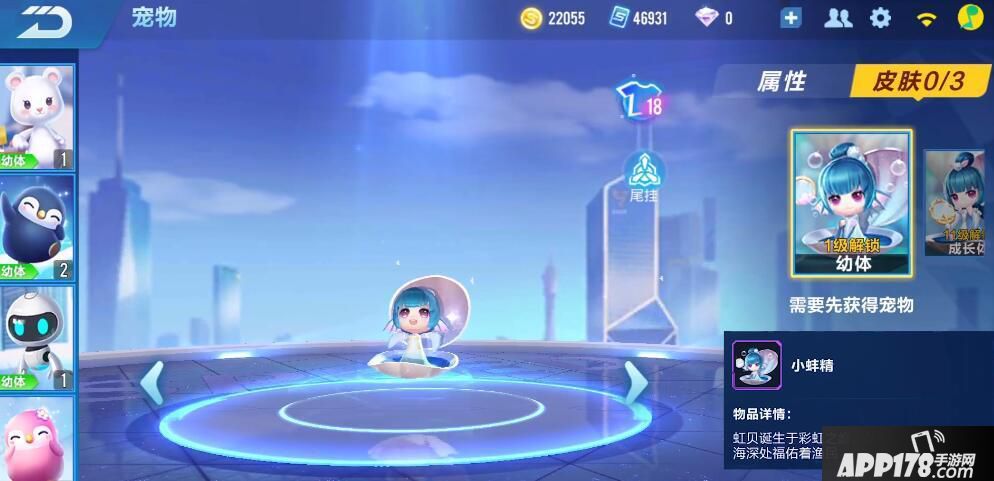Switch to the 属性 attributes tab

781,82
